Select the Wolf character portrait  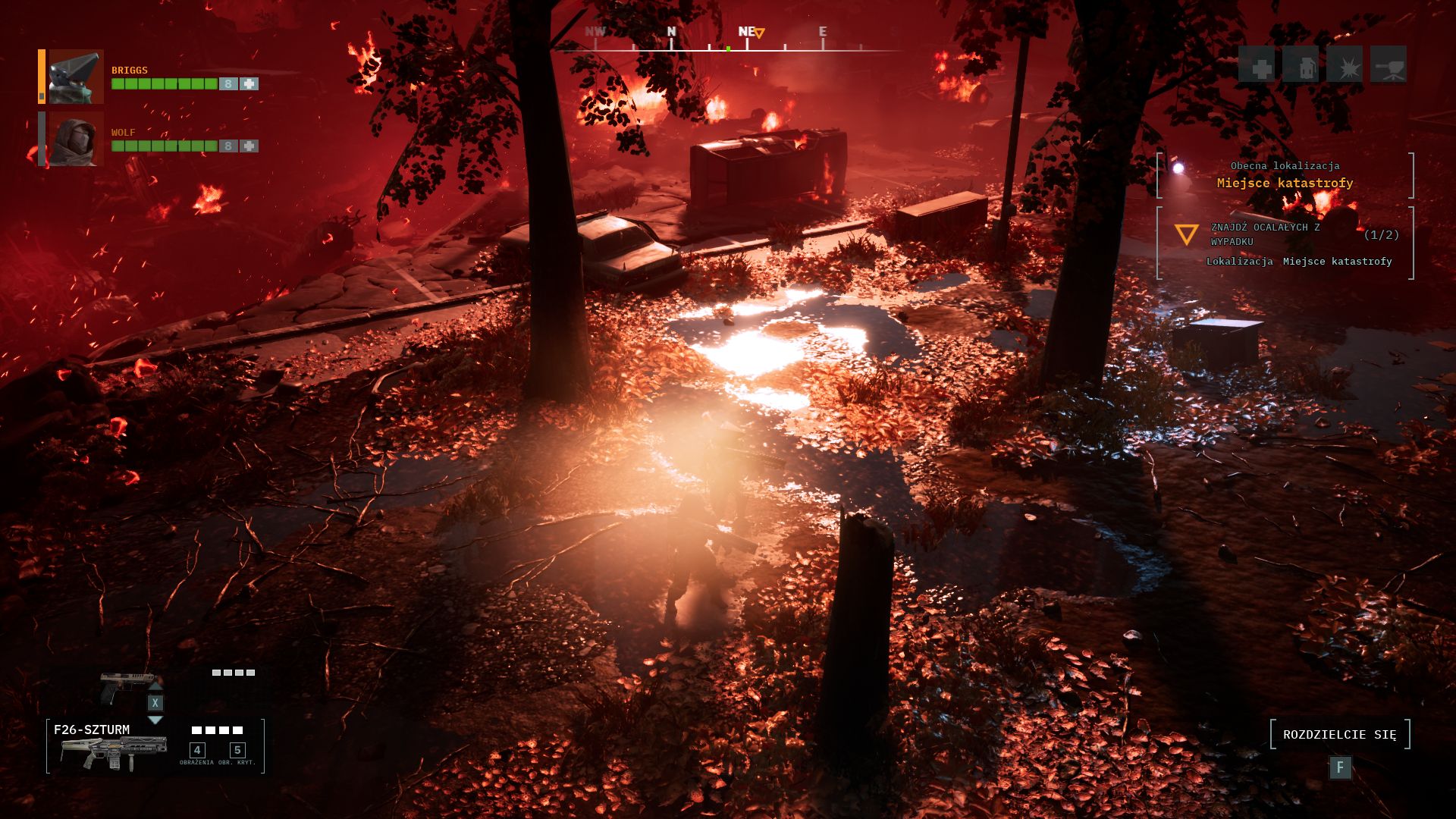coord(75,140)
